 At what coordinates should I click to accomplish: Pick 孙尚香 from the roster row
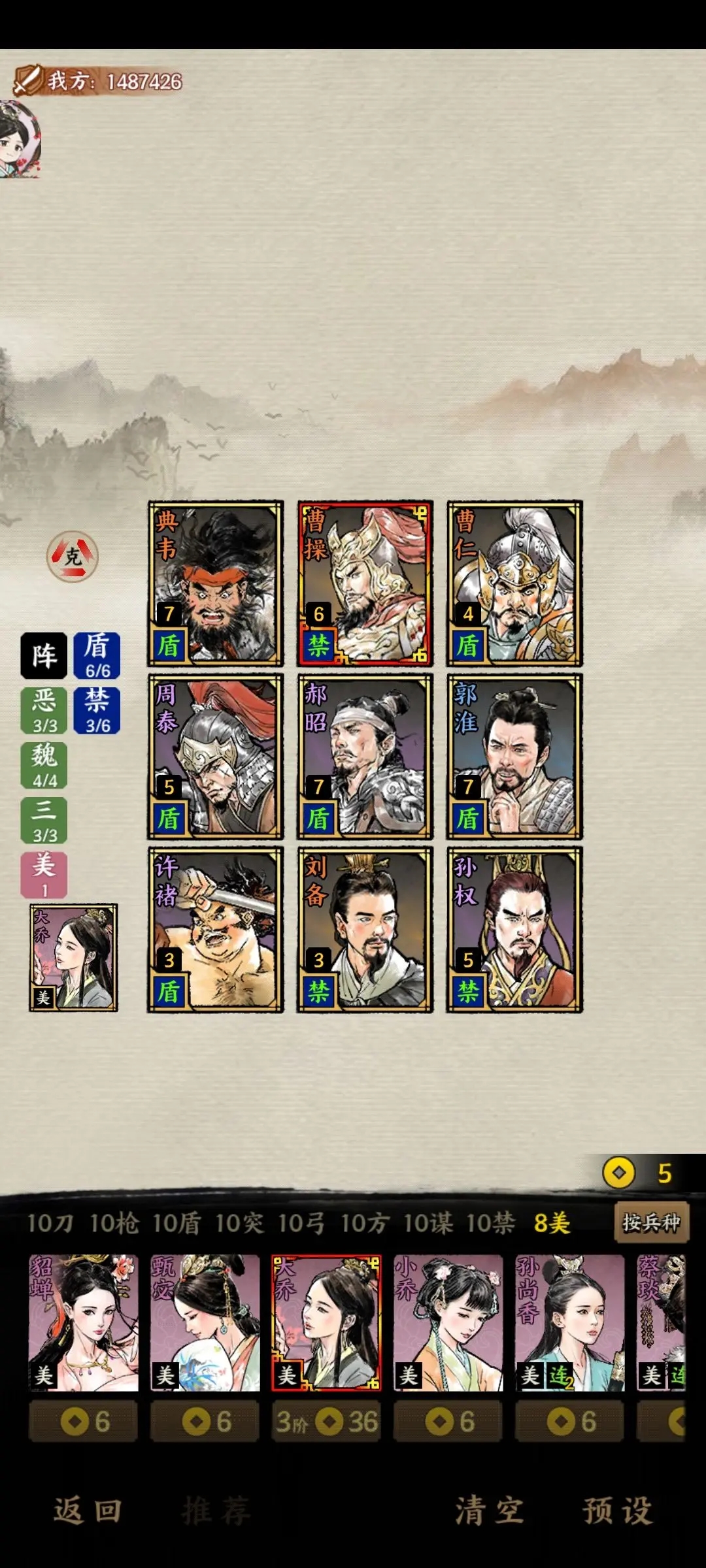[569, 1322]
